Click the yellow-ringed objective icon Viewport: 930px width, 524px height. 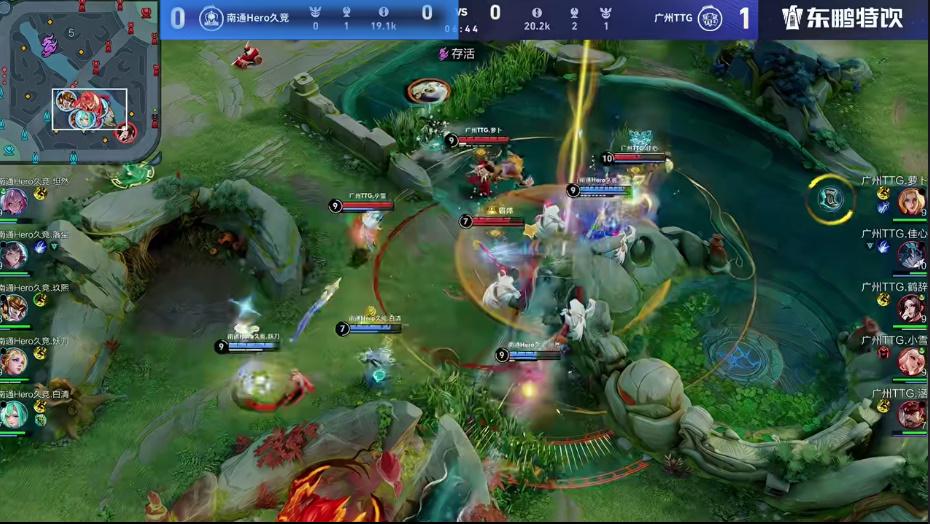[x=831, y=197]
